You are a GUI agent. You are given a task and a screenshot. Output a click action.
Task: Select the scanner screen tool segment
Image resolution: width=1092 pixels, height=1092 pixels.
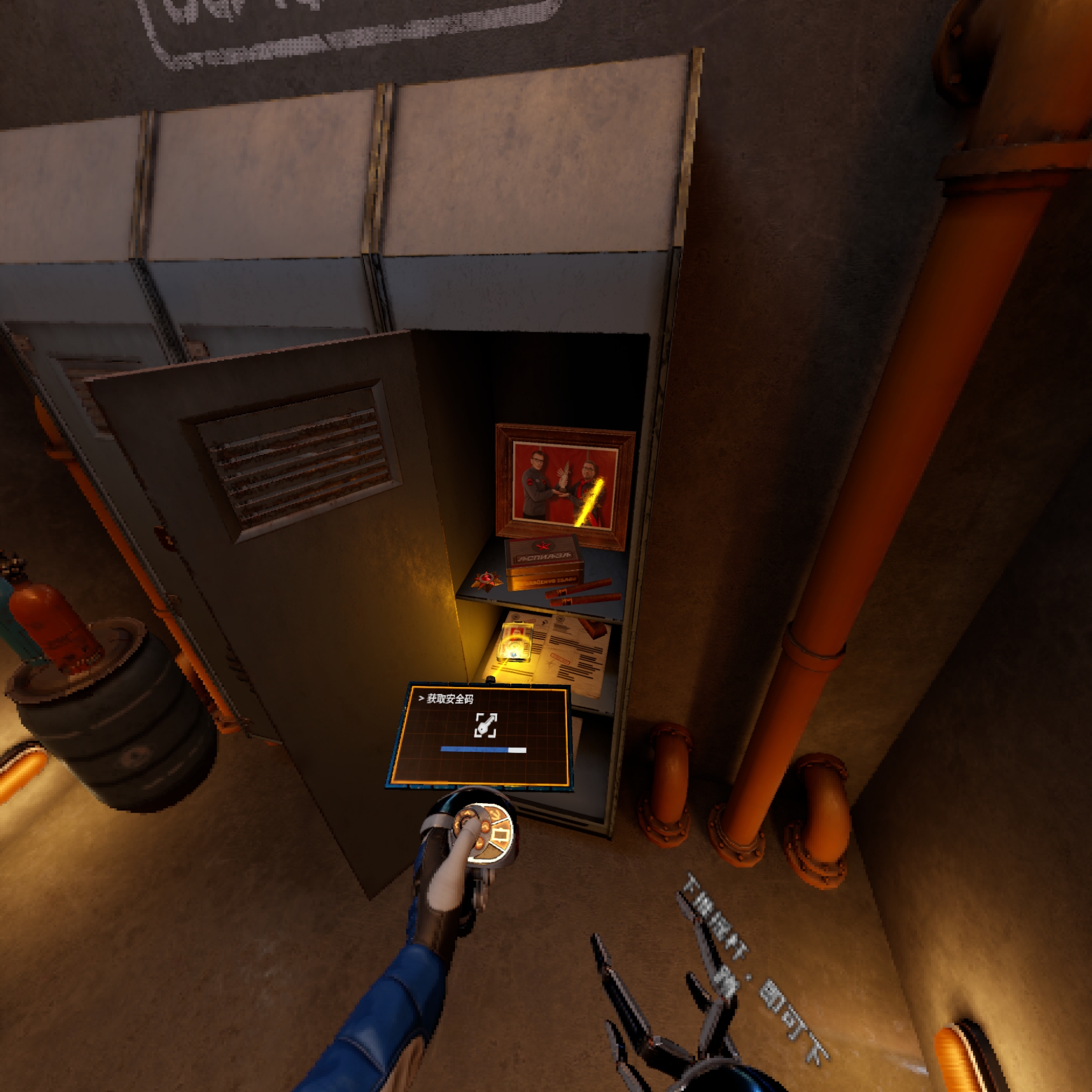tap(502, 835)
